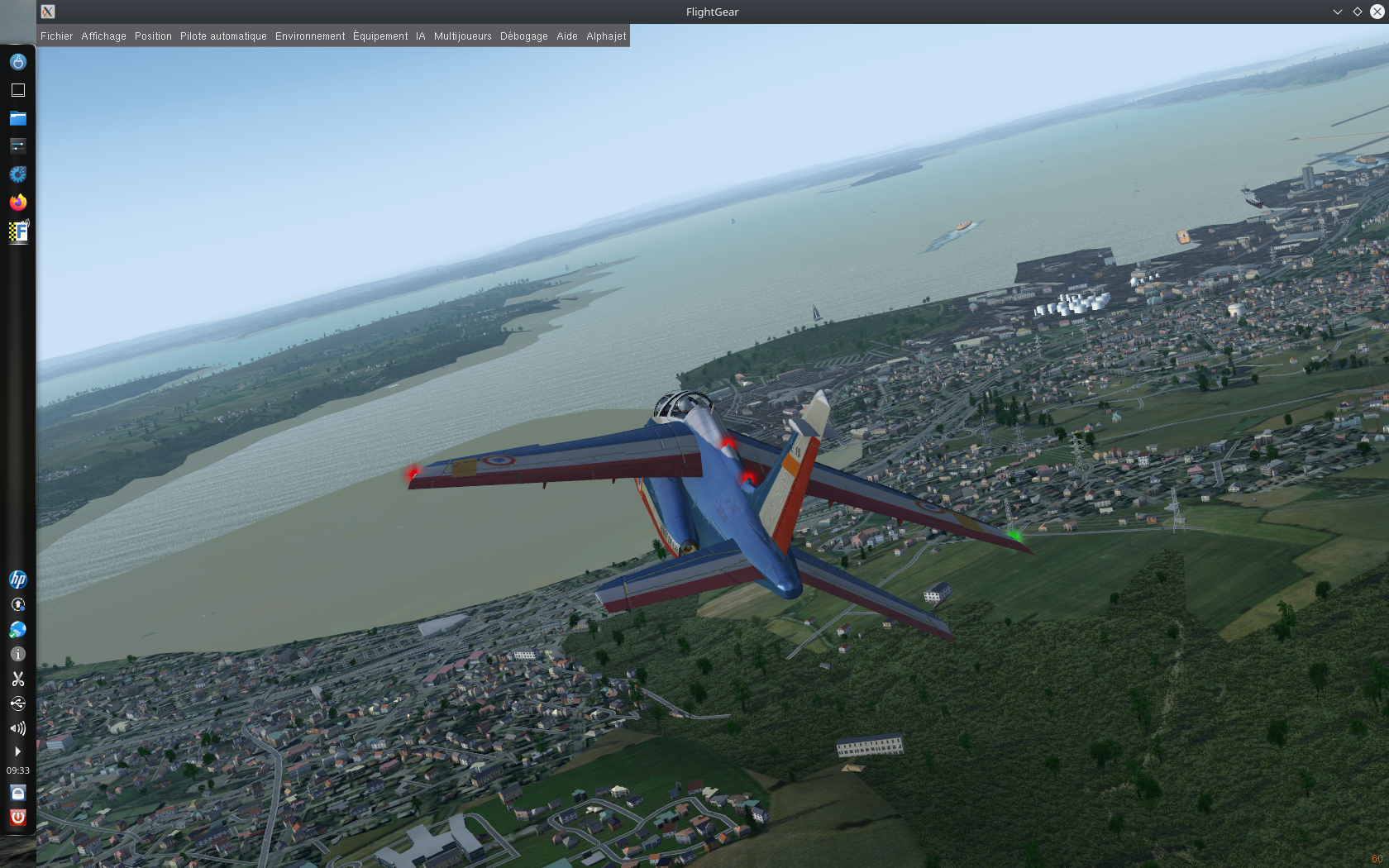Open the Fichier menu

tap(56, 36)
